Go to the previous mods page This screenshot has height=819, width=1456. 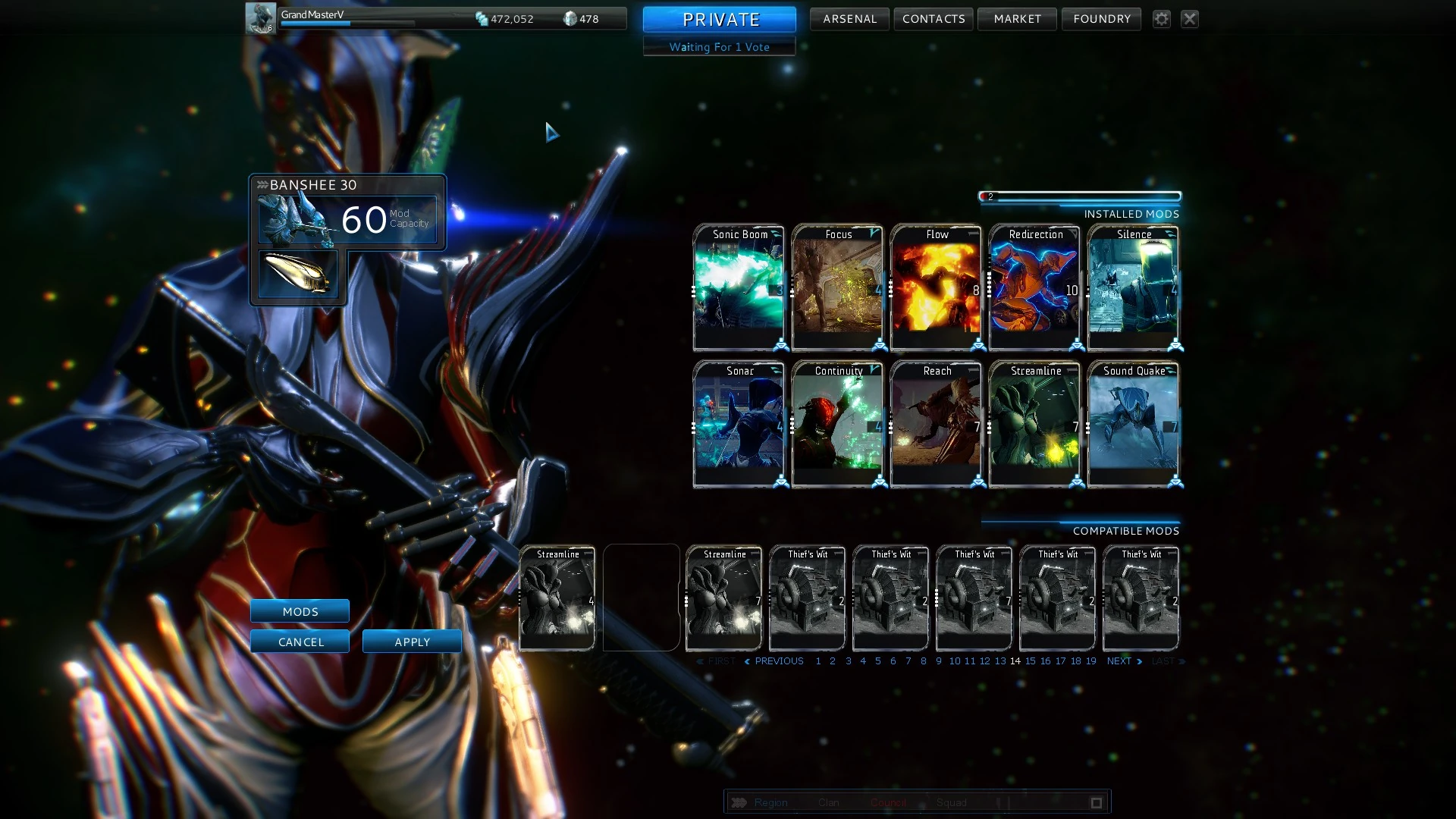[x=774, y=661]
